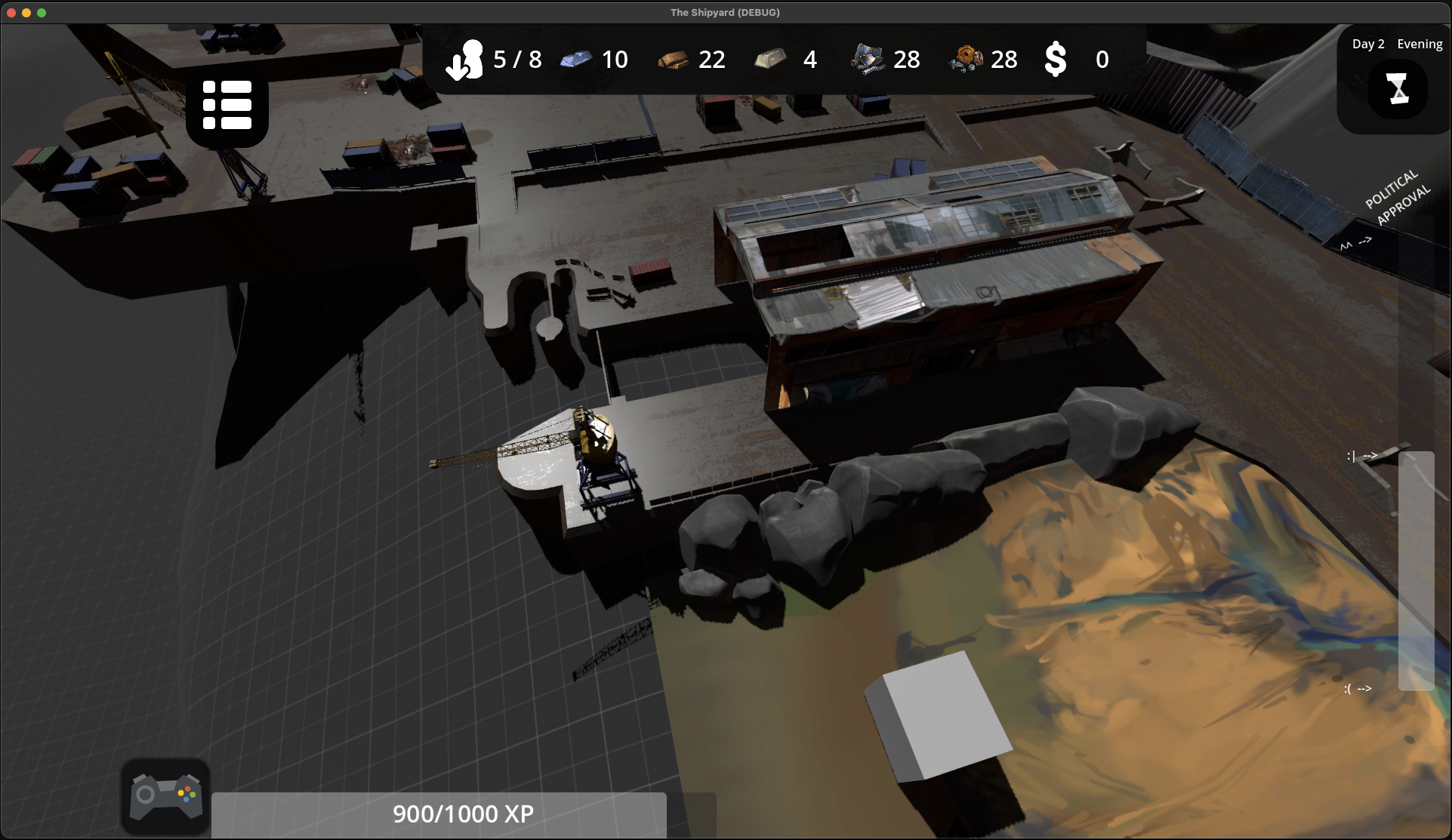Close the window with the red button
This screenshot has height=840, width=1452.
[x=11, y=13]
